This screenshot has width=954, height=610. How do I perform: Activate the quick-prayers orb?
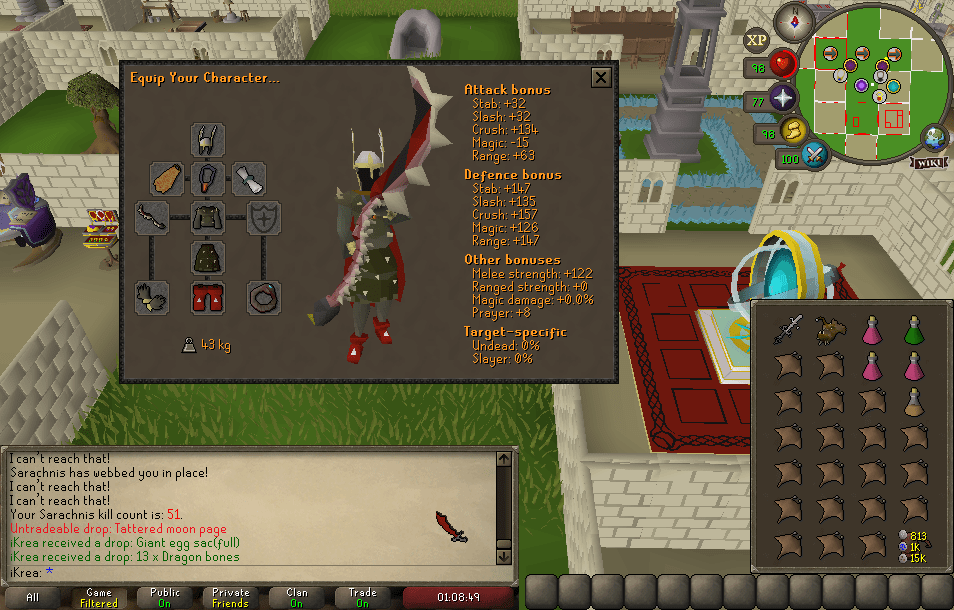(782, 99)
